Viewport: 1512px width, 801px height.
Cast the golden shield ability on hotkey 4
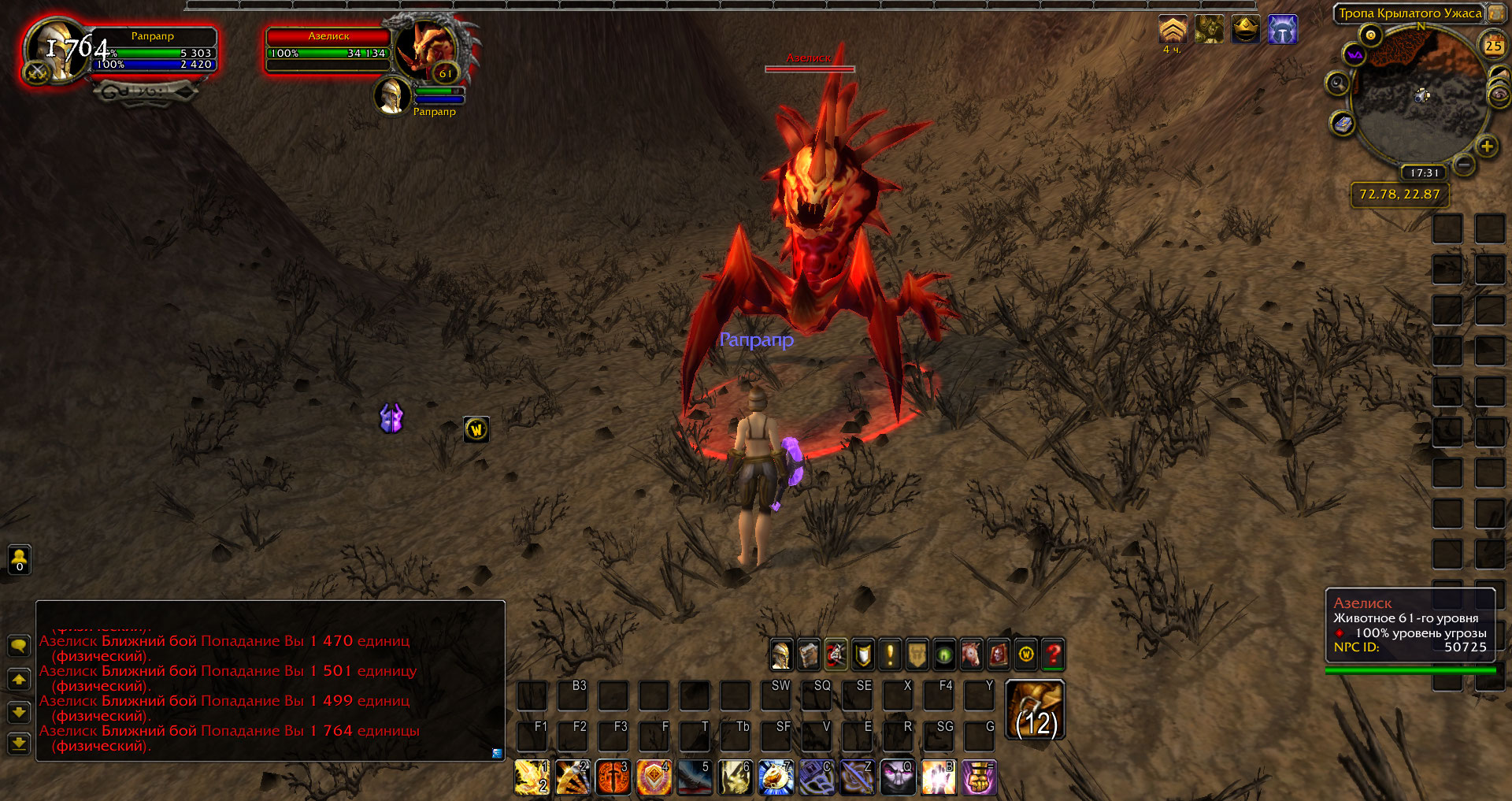point(654,777)
